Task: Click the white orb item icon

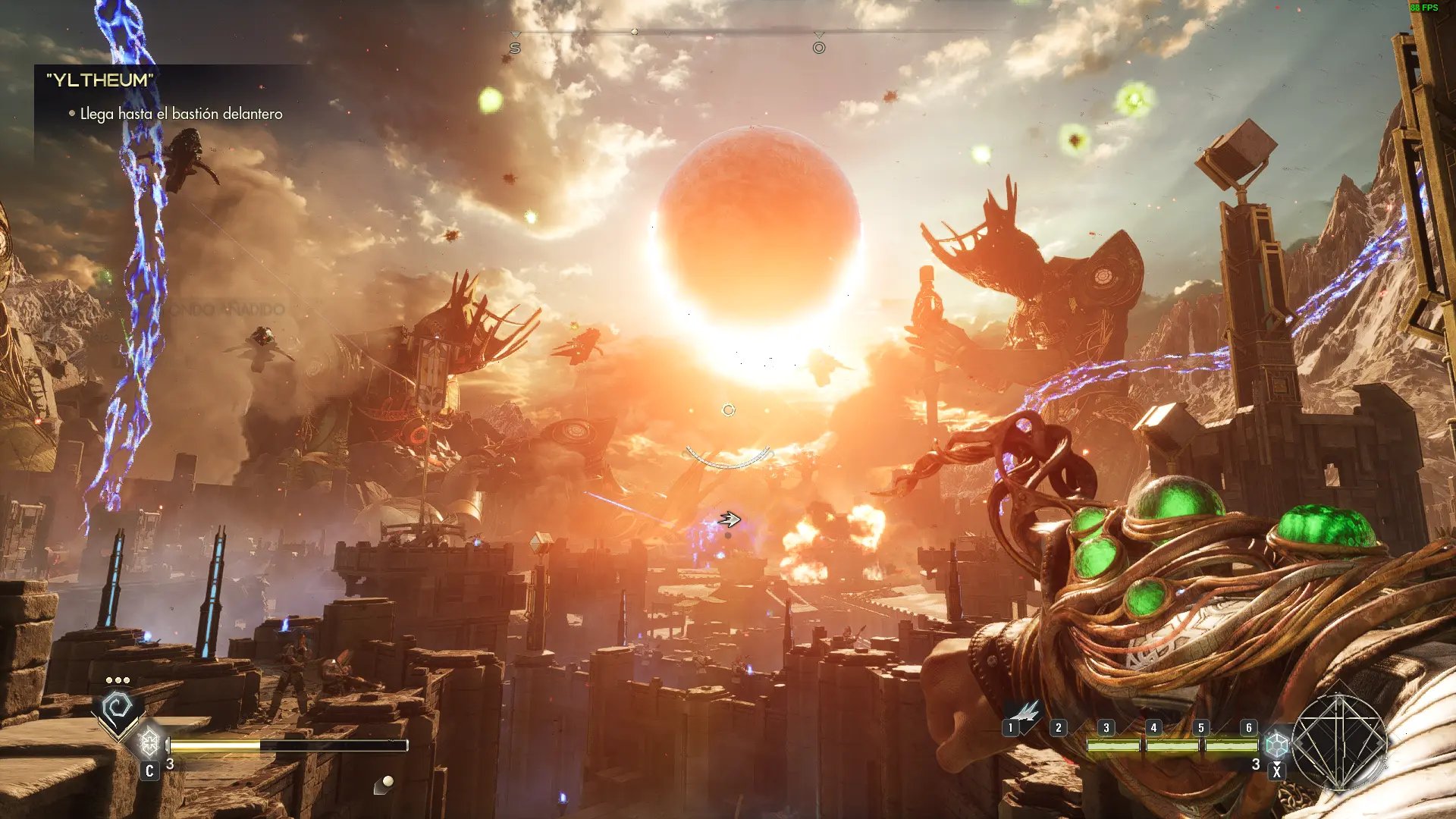Action: pyautogui.click(x=387, y=783)
